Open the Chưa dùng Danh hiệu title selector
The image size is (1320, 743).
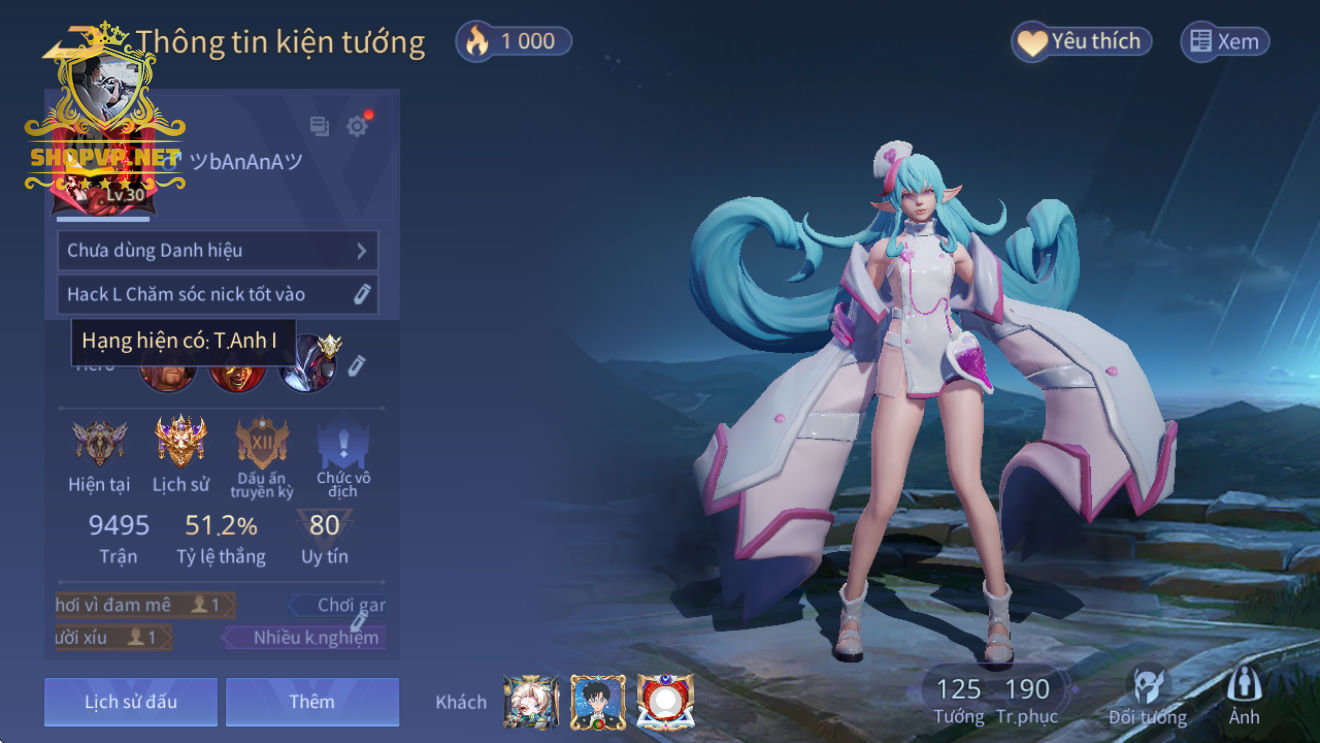coord(217,250)
